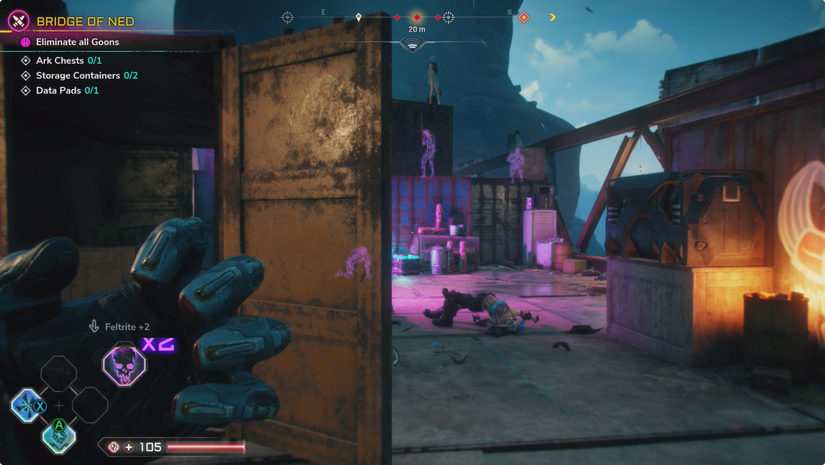Click the purple skull overdrive icon
The width and height of the screenshot is (825, 465).
pyautogui.click(x=124, y=365)
